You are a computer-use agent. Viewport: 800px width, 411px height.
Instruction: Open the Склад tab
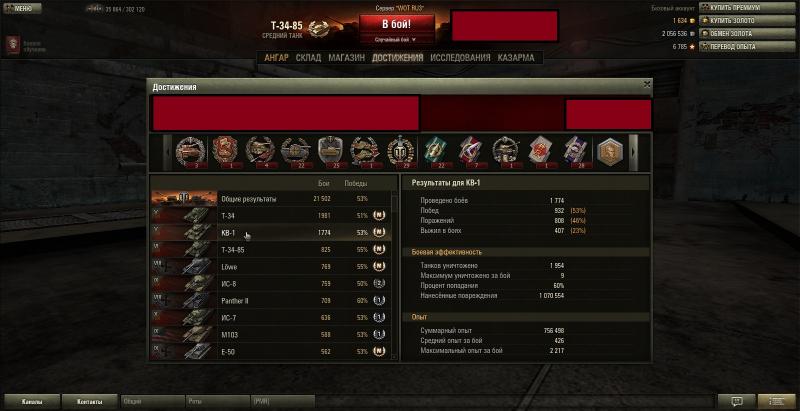[x=309, y=58]
